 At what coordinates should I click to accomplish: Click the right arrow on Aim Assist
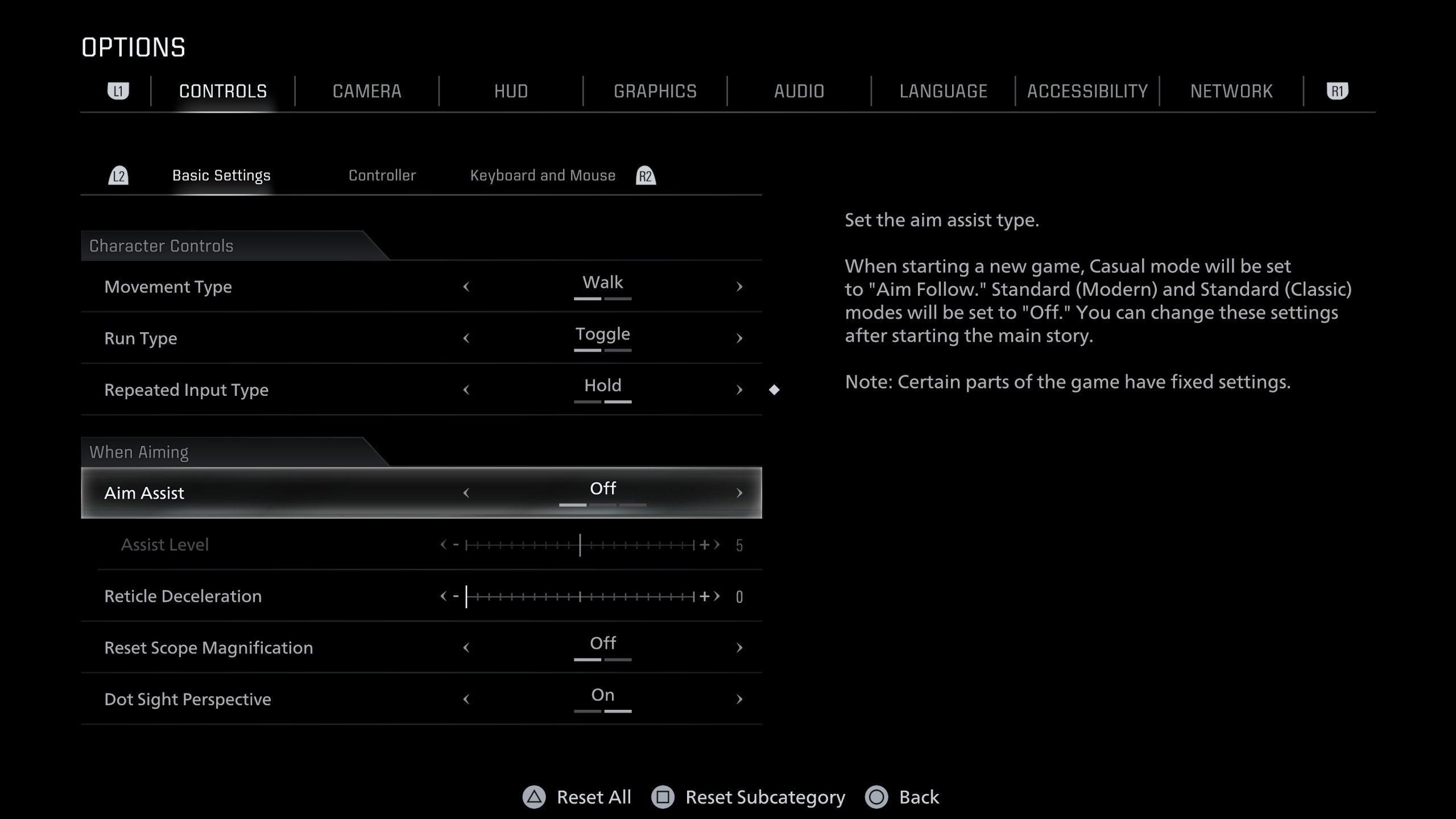coord(739,493)
